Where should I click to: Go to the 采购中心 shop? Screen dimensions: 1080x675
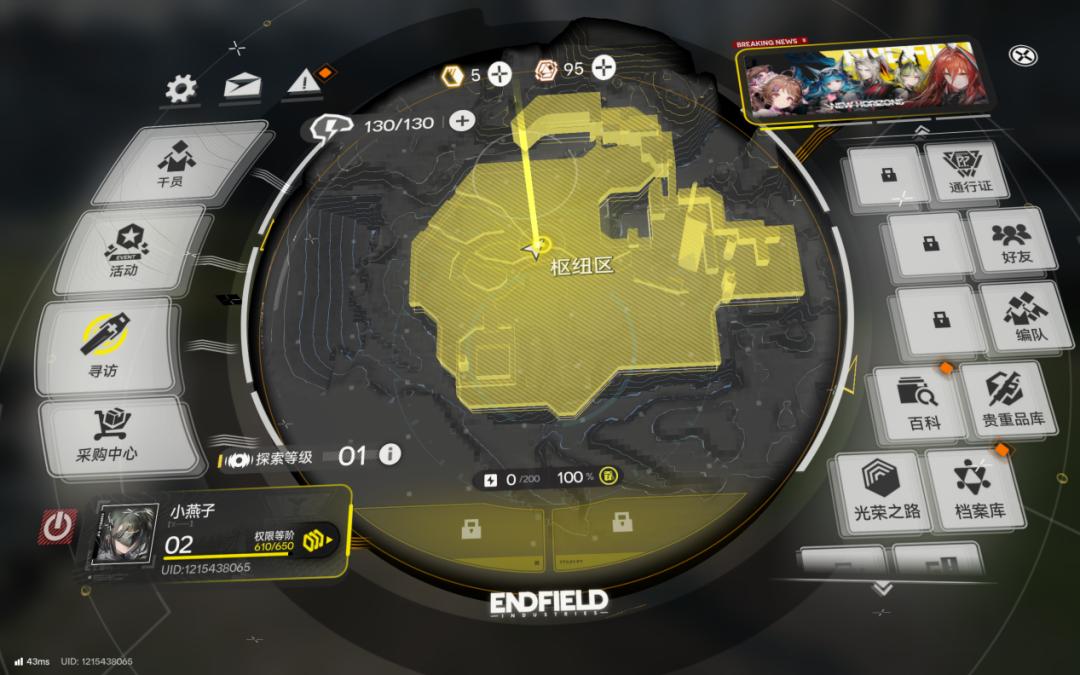(x=110, y=435)
